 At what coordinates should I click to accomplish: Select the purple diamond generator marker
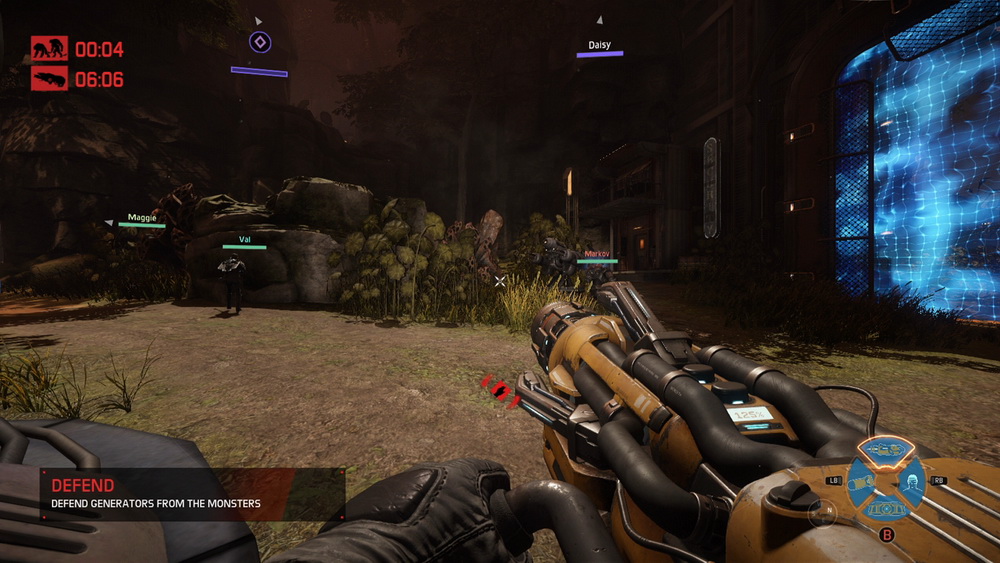tap(259, 42)
